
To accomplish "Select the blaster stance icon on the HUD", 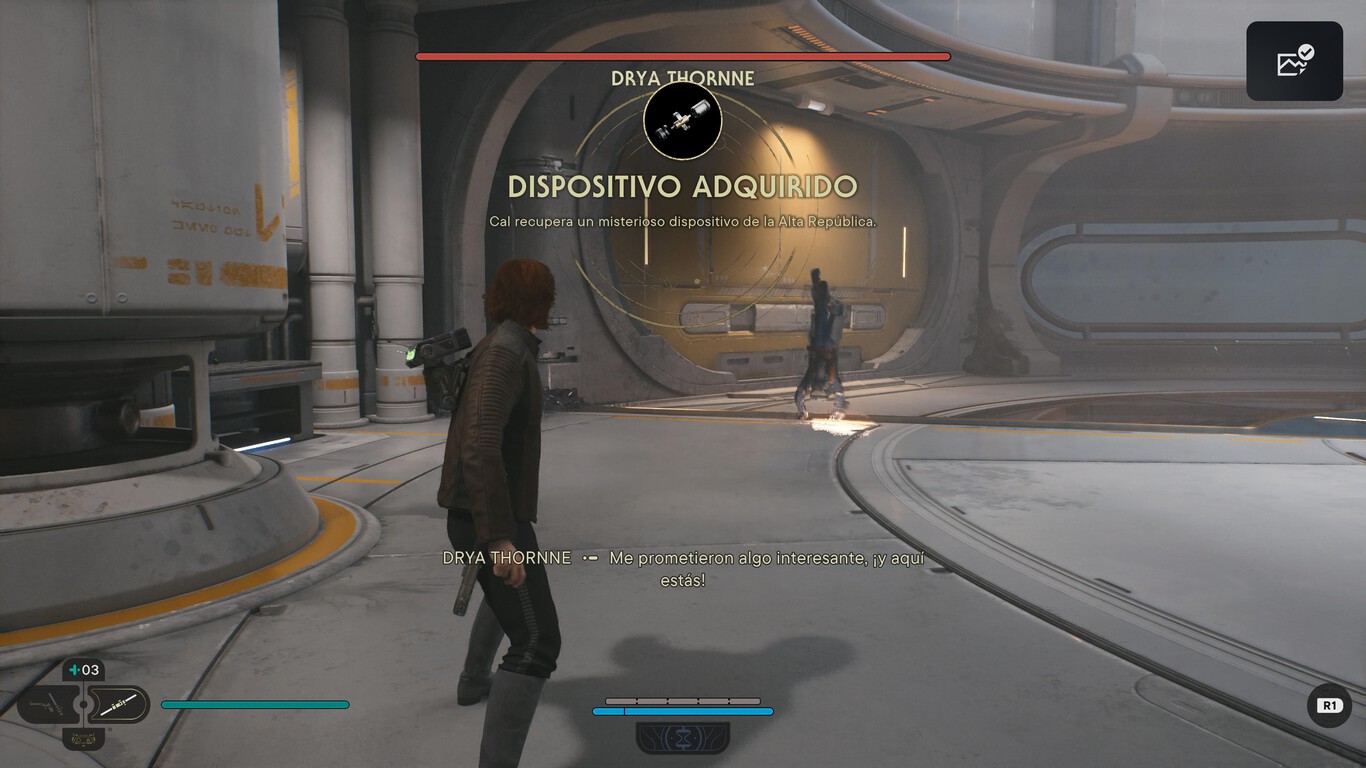I will [48, 703].
